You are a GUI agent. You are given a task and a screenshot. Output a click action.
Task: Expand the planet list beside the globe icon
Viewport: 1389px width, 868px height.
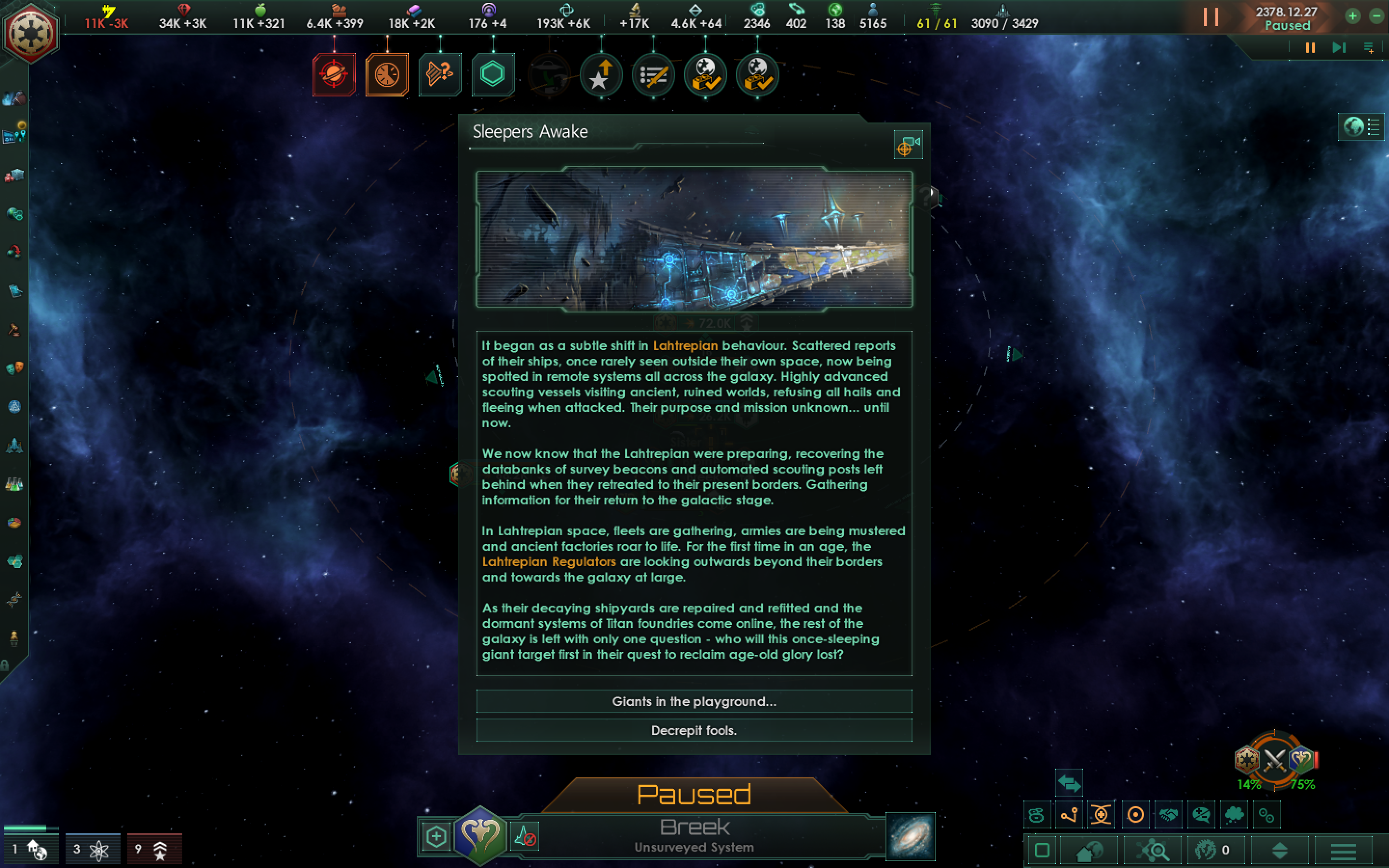1374,127
